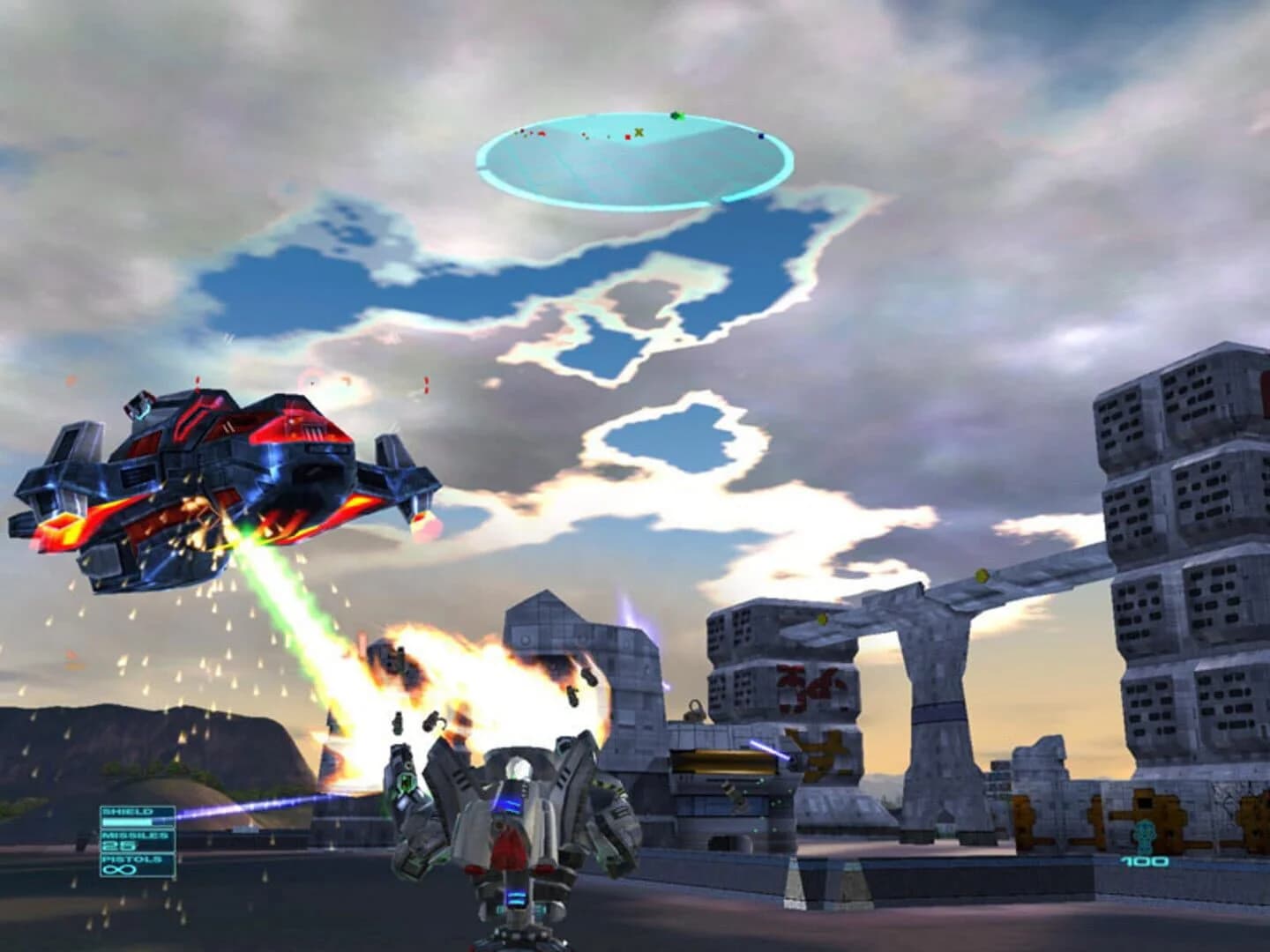
Task: Click the MISSILES counter showing 25
Action: pos(118,845)
